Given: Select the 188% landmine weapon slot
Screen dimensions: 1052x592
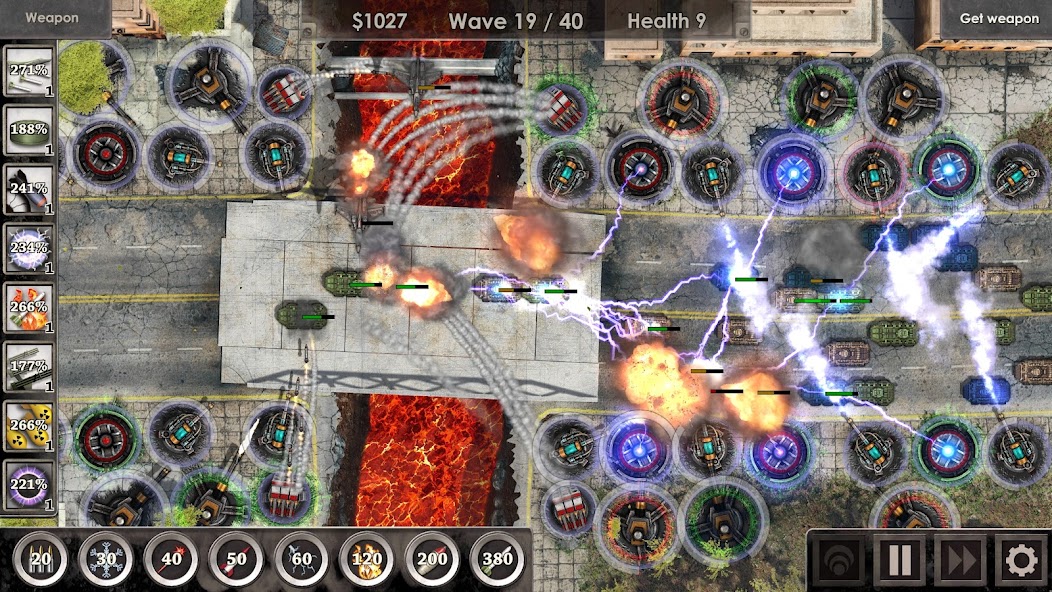Looking at the screenshot, I should tap(29, 131).
